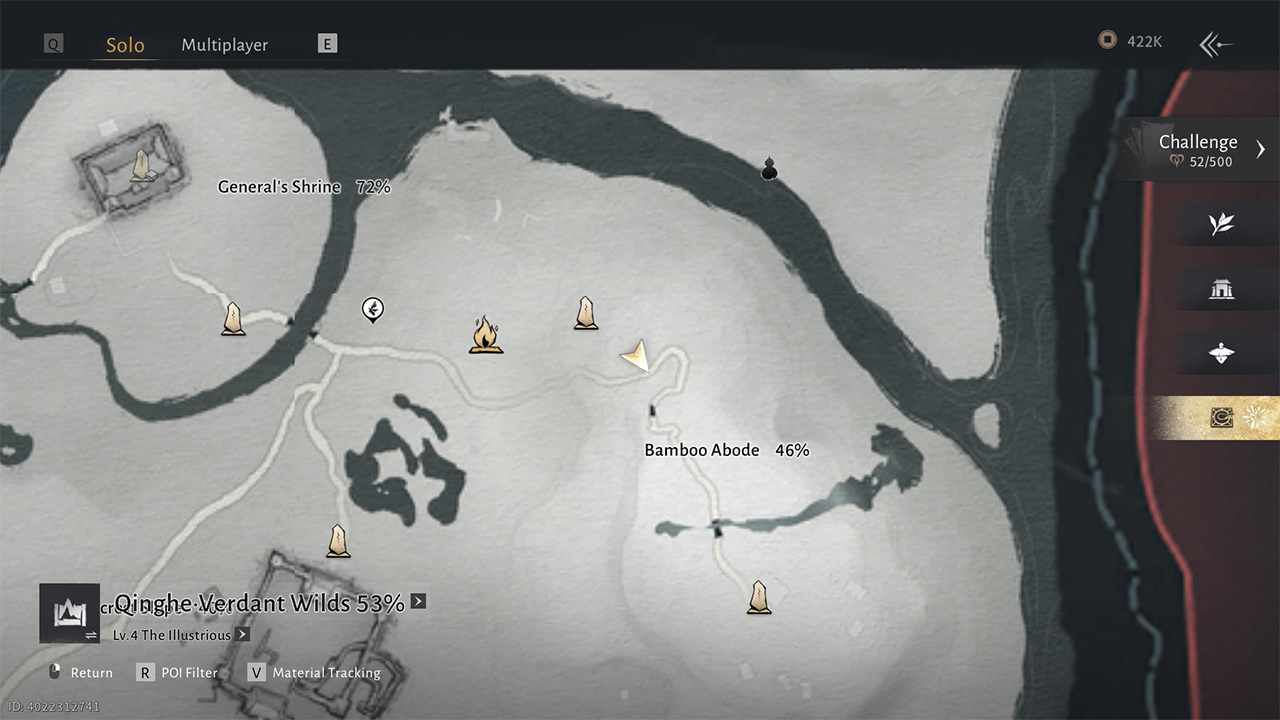Image resolution: width=1280 pixels, height=720 pixels.
Task: Open the POI Filter
Action: point(178,673)
